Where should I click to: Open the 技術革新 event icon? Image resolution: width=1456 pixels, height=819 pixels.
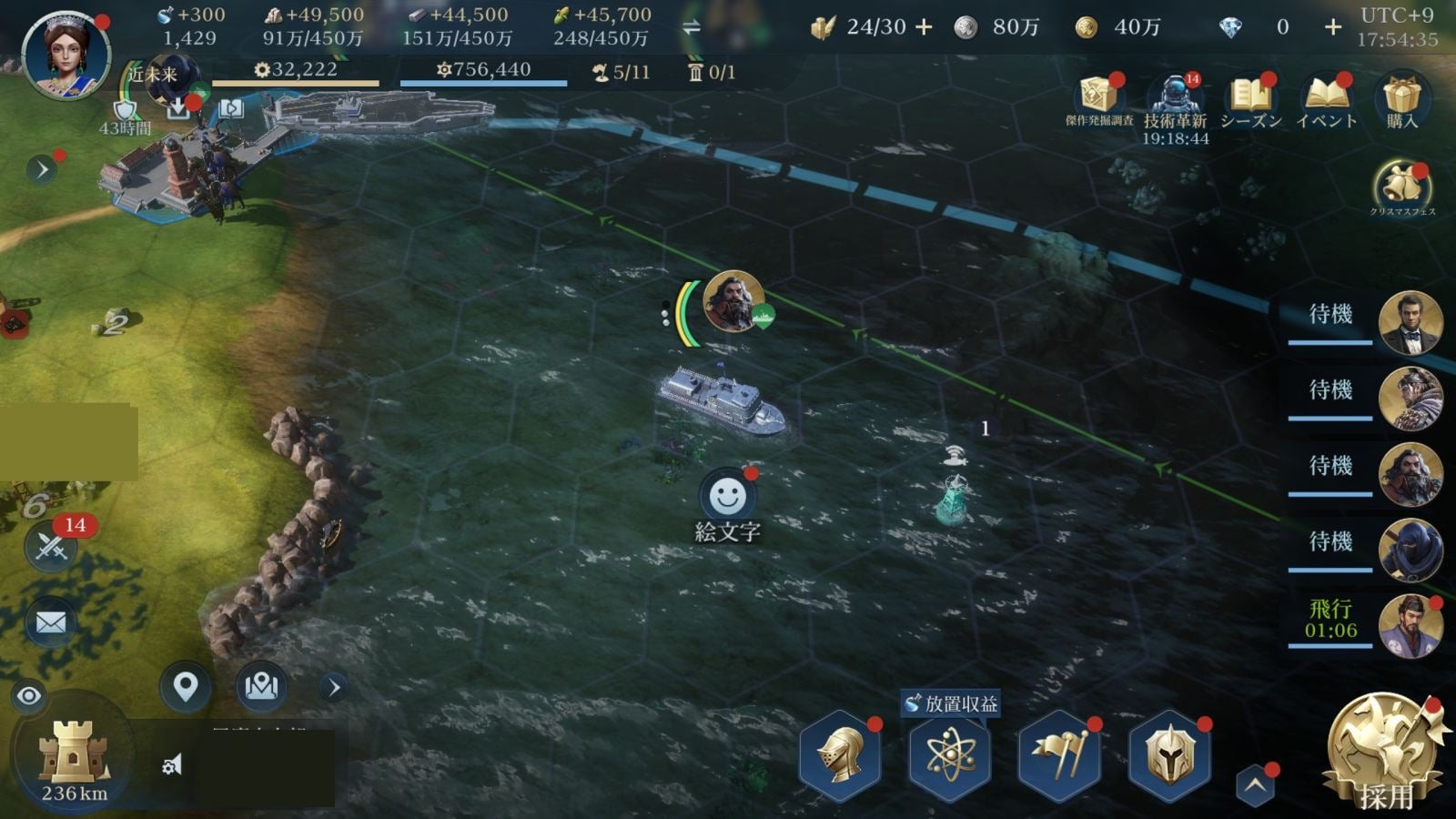point(1175,98)
